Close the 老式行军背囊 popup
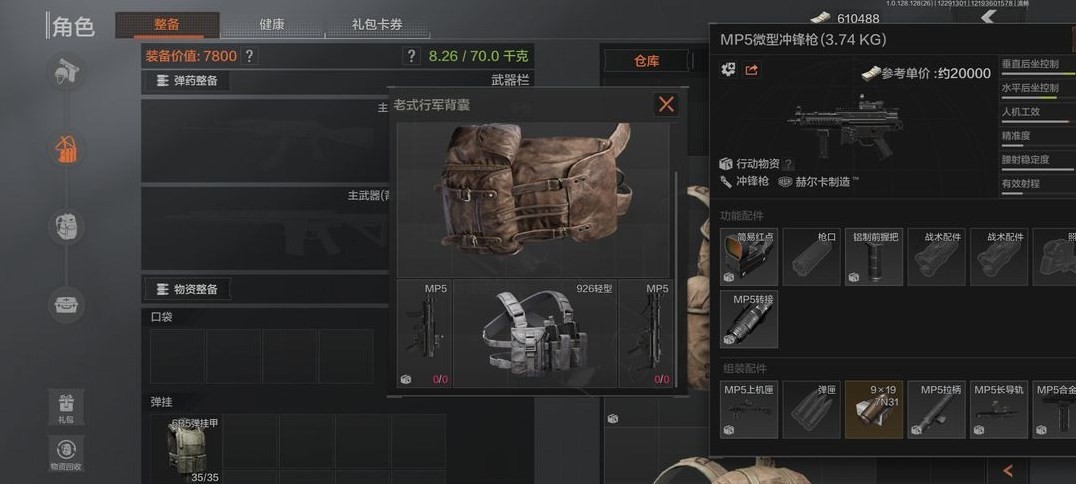 [x=666, y=104]
